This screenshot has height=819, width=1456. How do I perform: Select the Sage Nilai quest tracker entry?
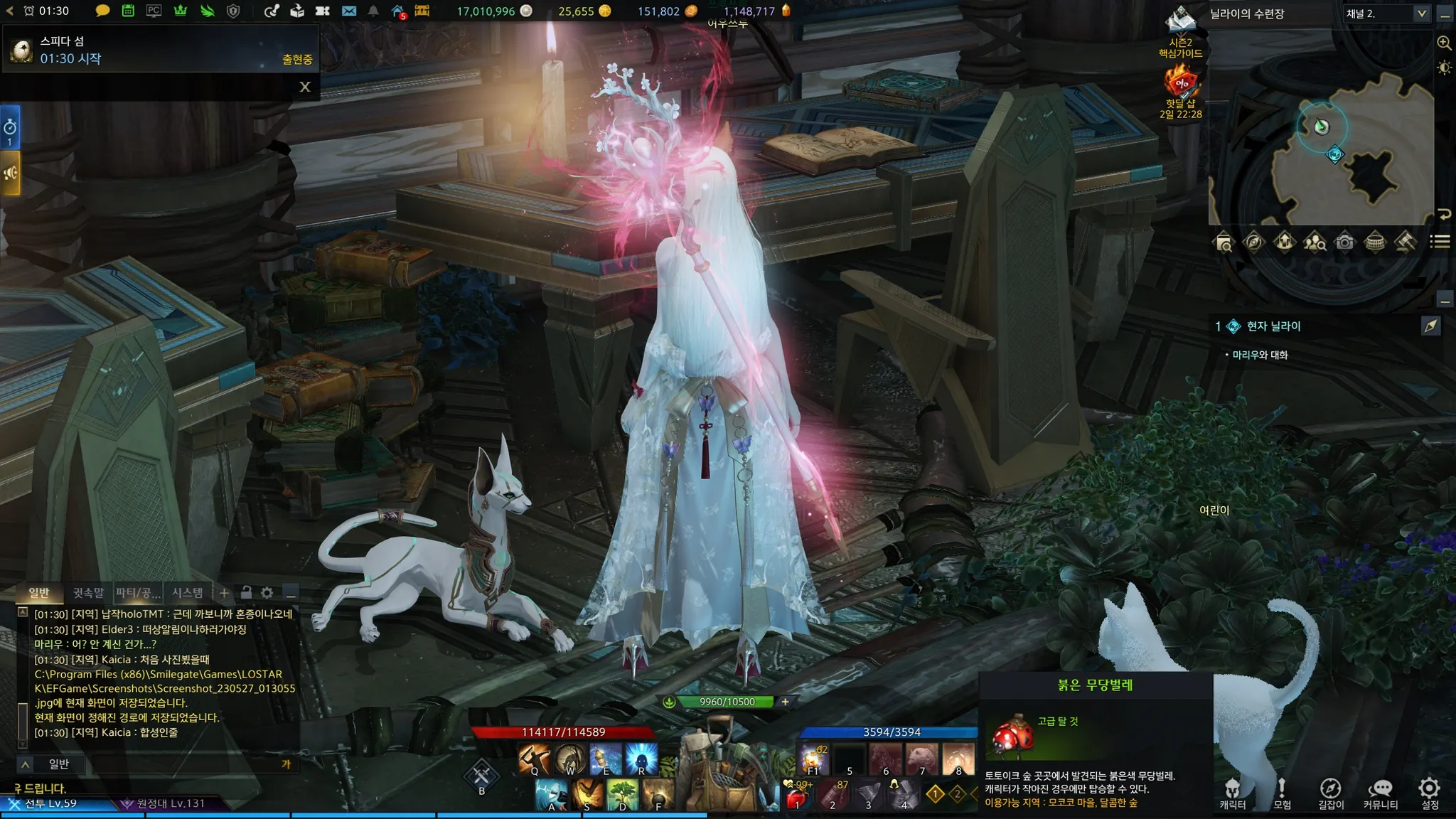coord(1273,326)
